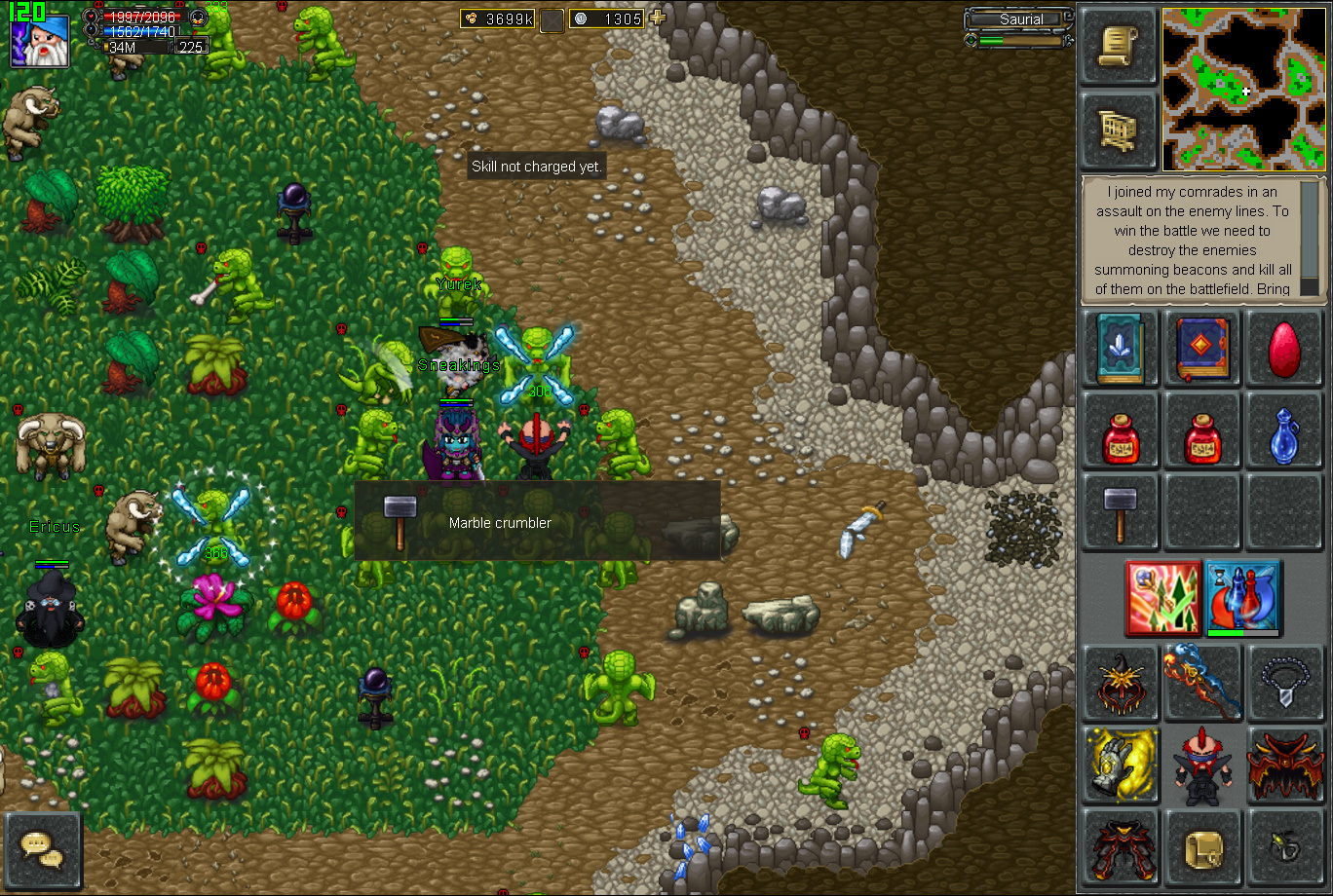
Task: Click the quest log scrollbar
Action: [1311, 239]
